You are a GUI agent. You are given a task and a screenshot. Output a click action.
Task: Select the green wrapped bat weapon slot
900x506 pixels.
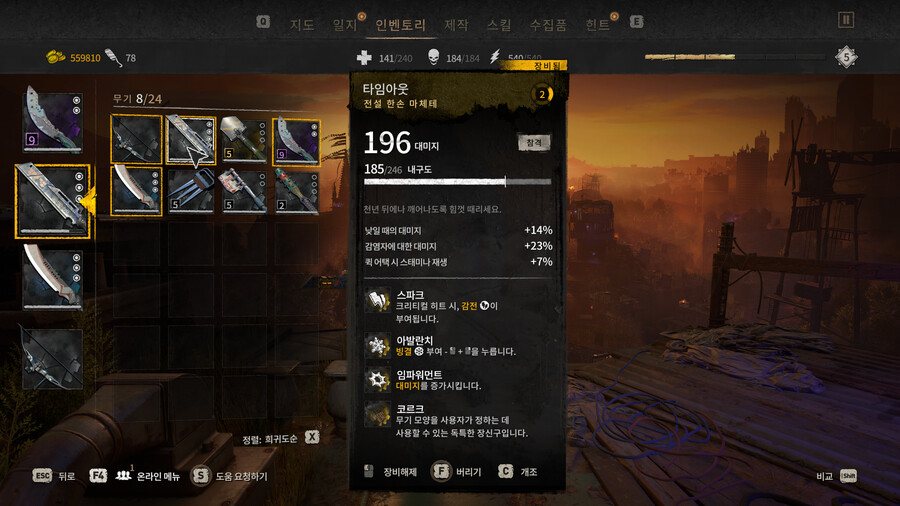pyautogui.click(x=296, y=190)
